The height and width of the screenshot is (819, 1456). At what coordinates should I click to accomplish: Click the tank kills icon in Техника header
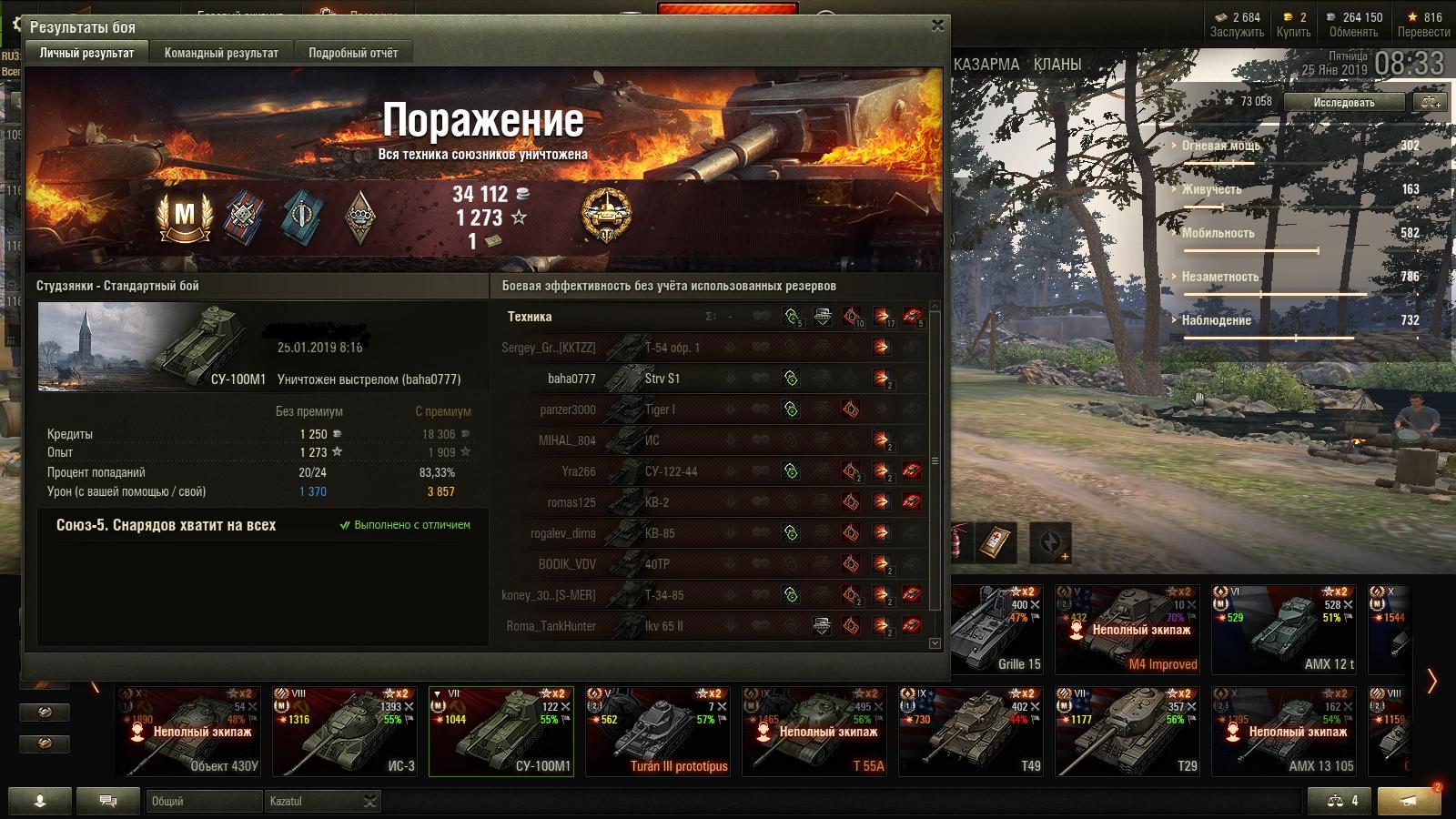[914, 318]
